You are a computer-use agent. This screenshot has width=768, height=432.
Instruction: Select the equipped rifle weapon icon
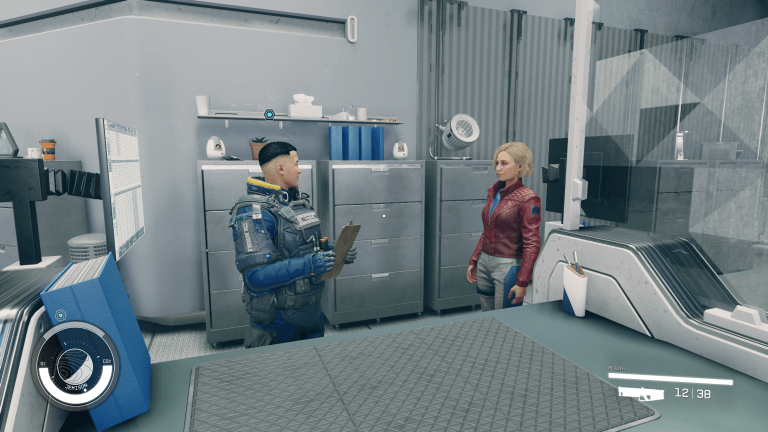[x=641, y=393]
